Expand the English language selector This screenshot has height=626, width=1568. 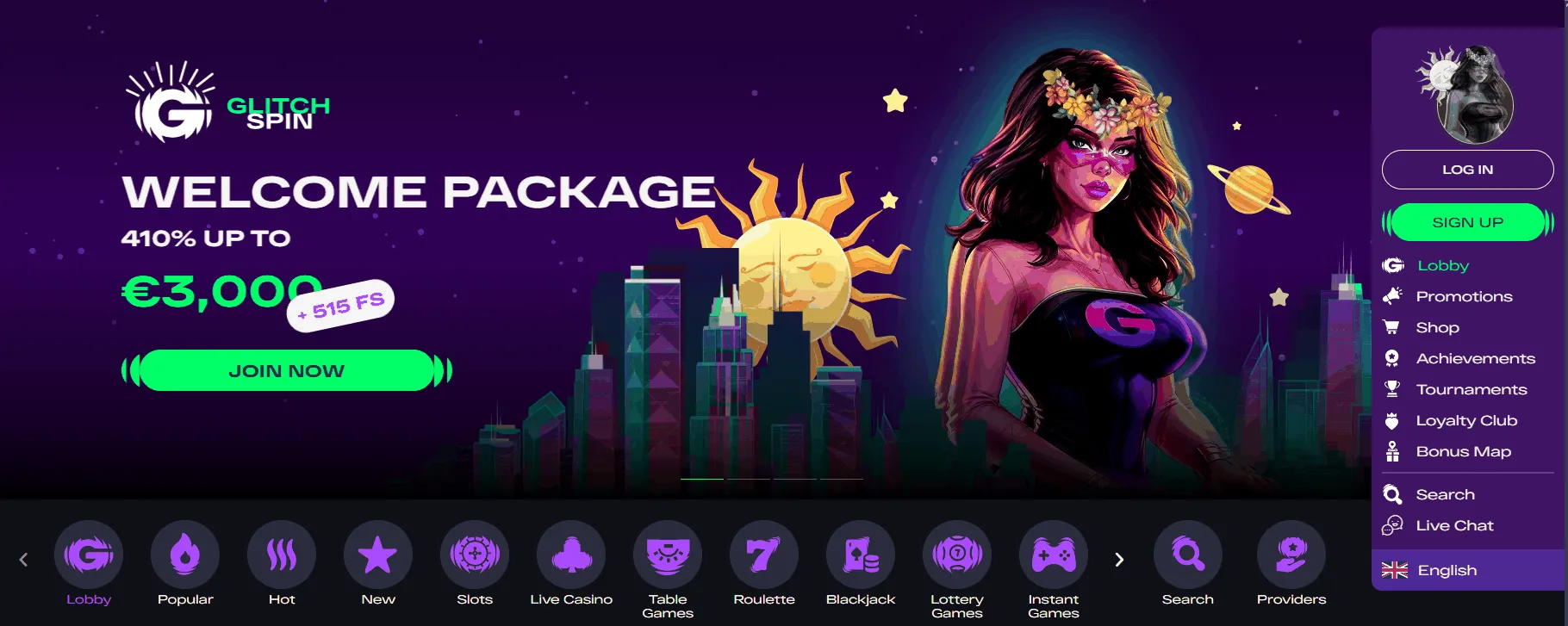point(1446,569)
